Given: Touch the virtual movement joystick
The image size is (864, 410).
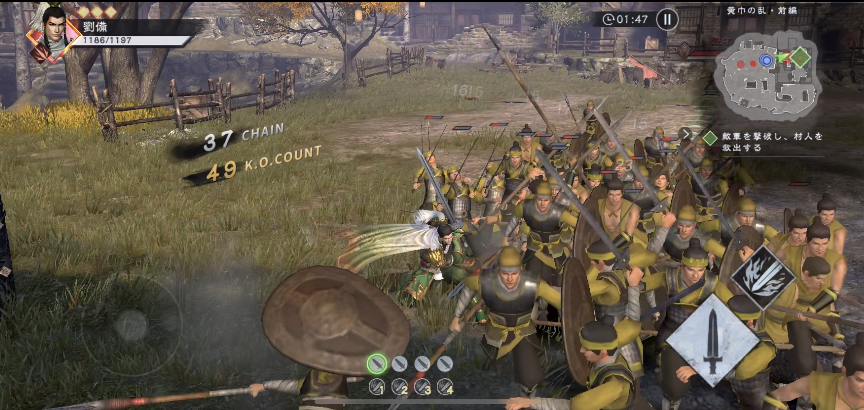Looking at the screenshot, I should pos(130,325).
